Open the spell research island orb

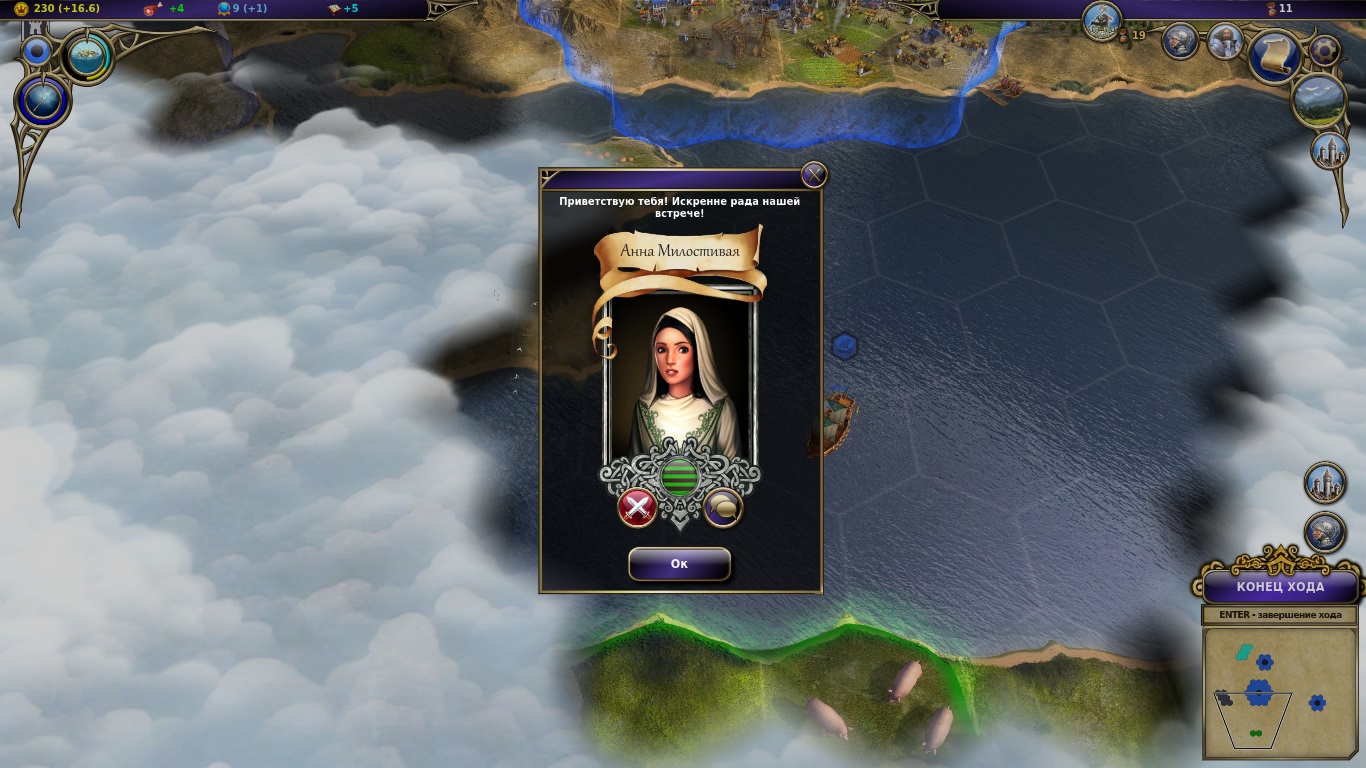88,56
